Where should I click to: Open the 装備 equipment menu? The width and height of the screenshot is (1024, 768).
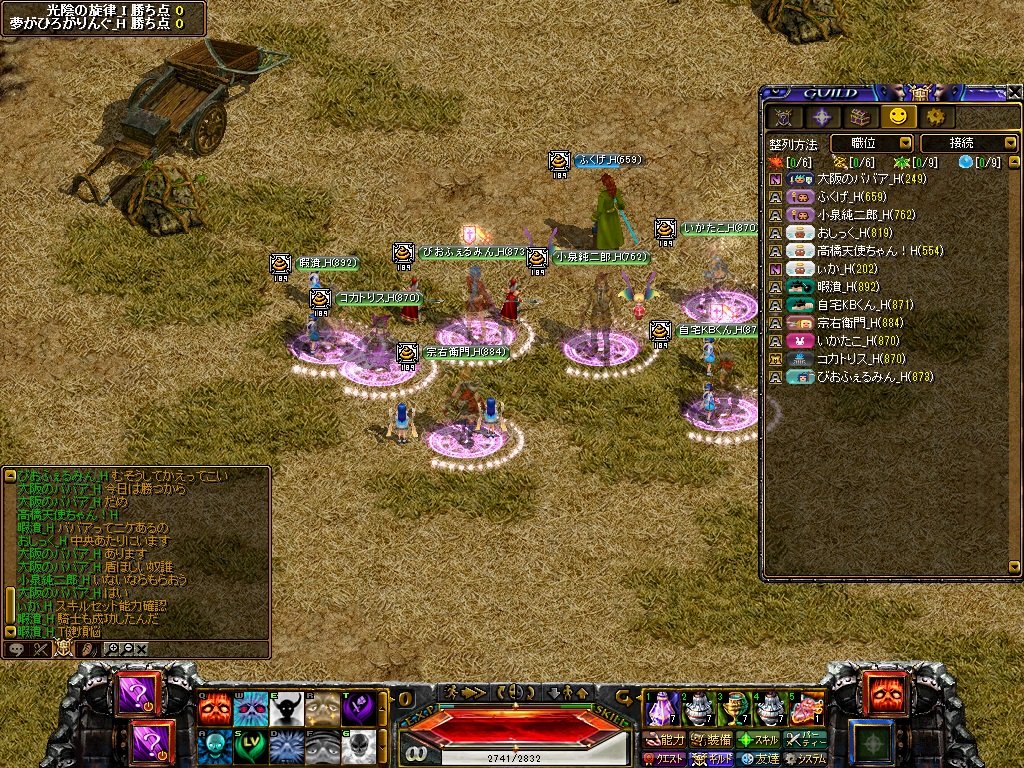[710, 741]
